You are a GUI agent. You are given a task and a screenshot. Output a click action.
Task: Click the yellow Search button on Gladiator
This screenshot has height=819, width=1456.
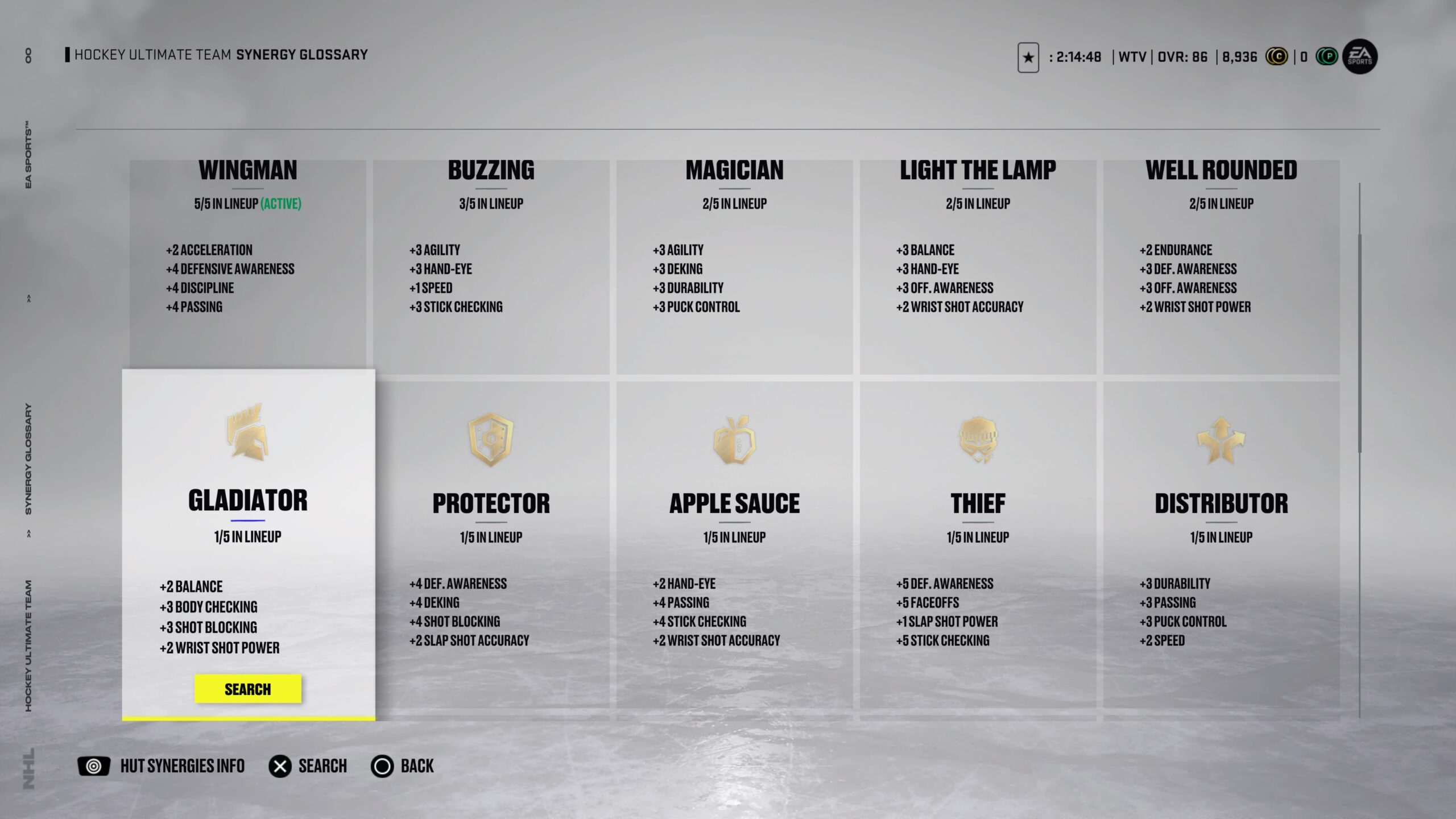pyautogui.click(x=247, y=689)
